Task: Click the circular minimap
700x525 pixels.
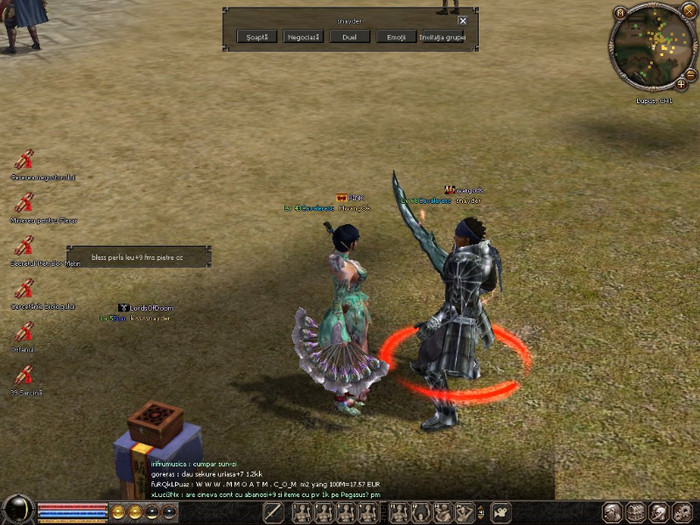Action: [651, 47]
